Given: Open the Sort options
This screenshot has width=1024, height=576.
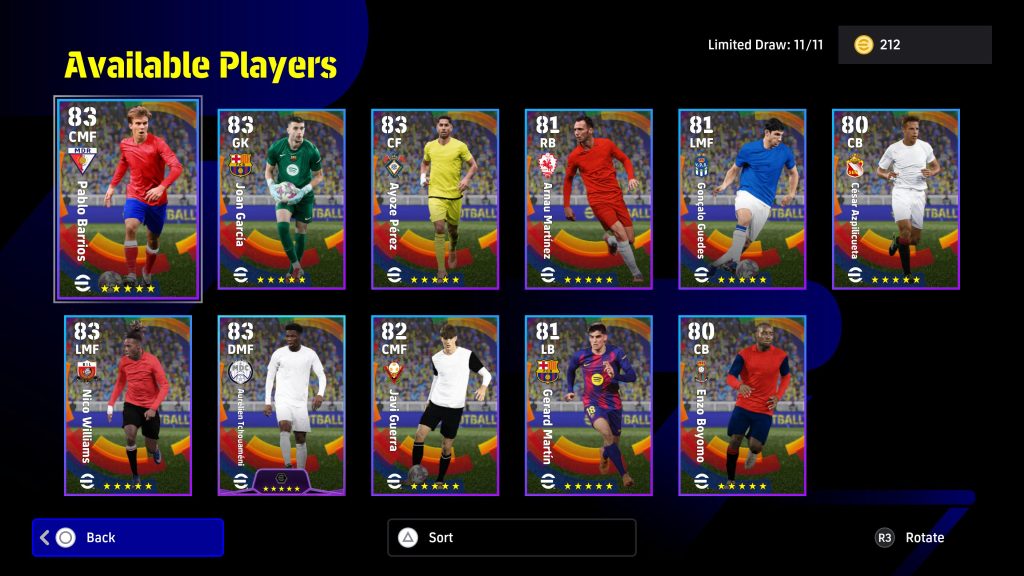Looking at the screenshot, I should 511,538.
